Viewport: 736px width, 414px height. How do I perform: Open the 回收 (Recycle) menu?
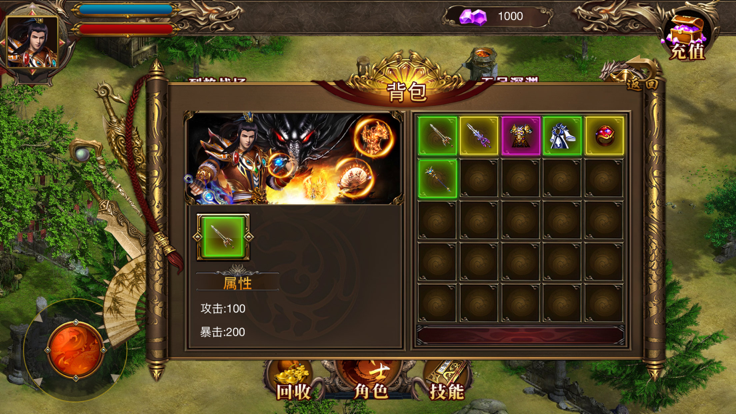(x=292, y=381)
